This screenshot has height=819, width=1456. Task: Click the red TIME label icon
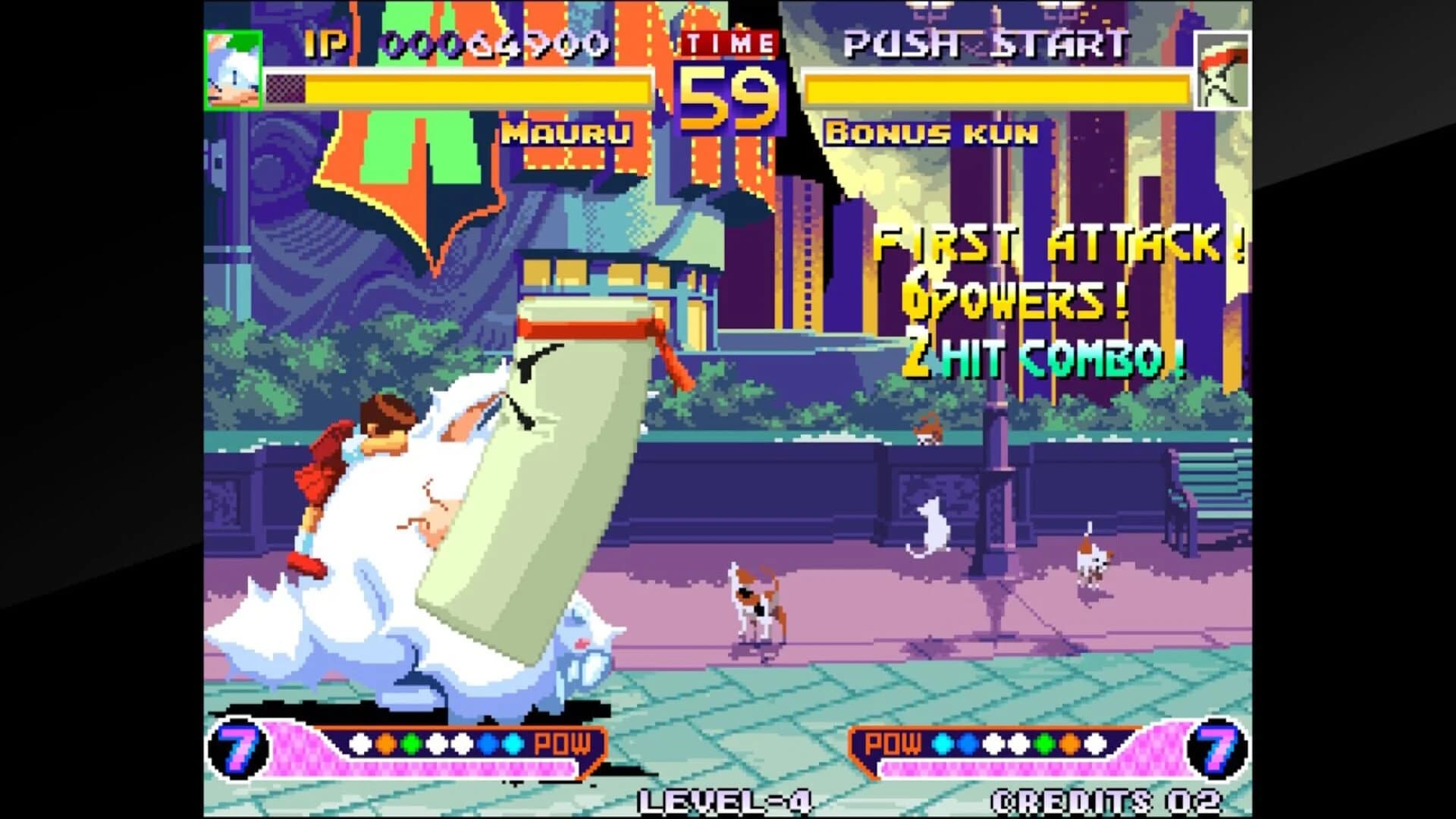(x=729, y=43)
